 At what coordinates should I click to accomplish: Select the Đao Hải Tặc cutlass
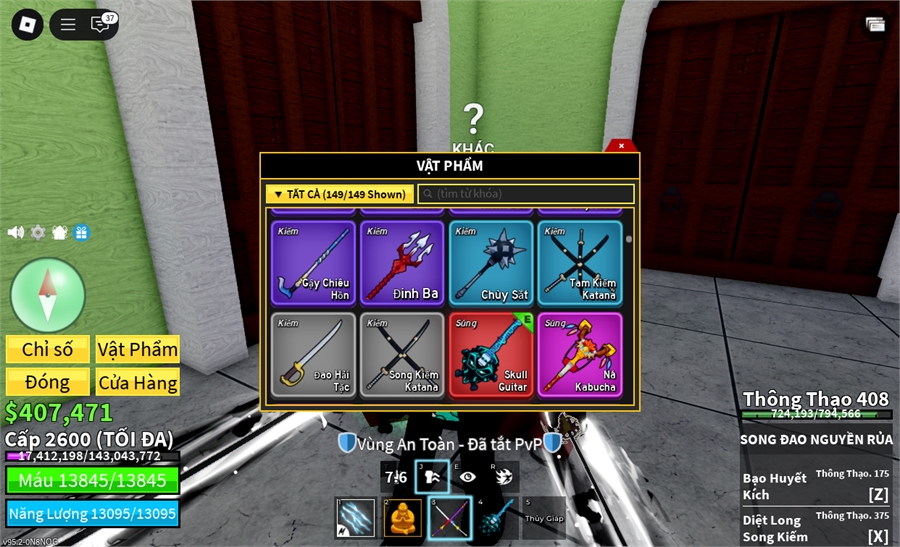[x=314, y=355]
